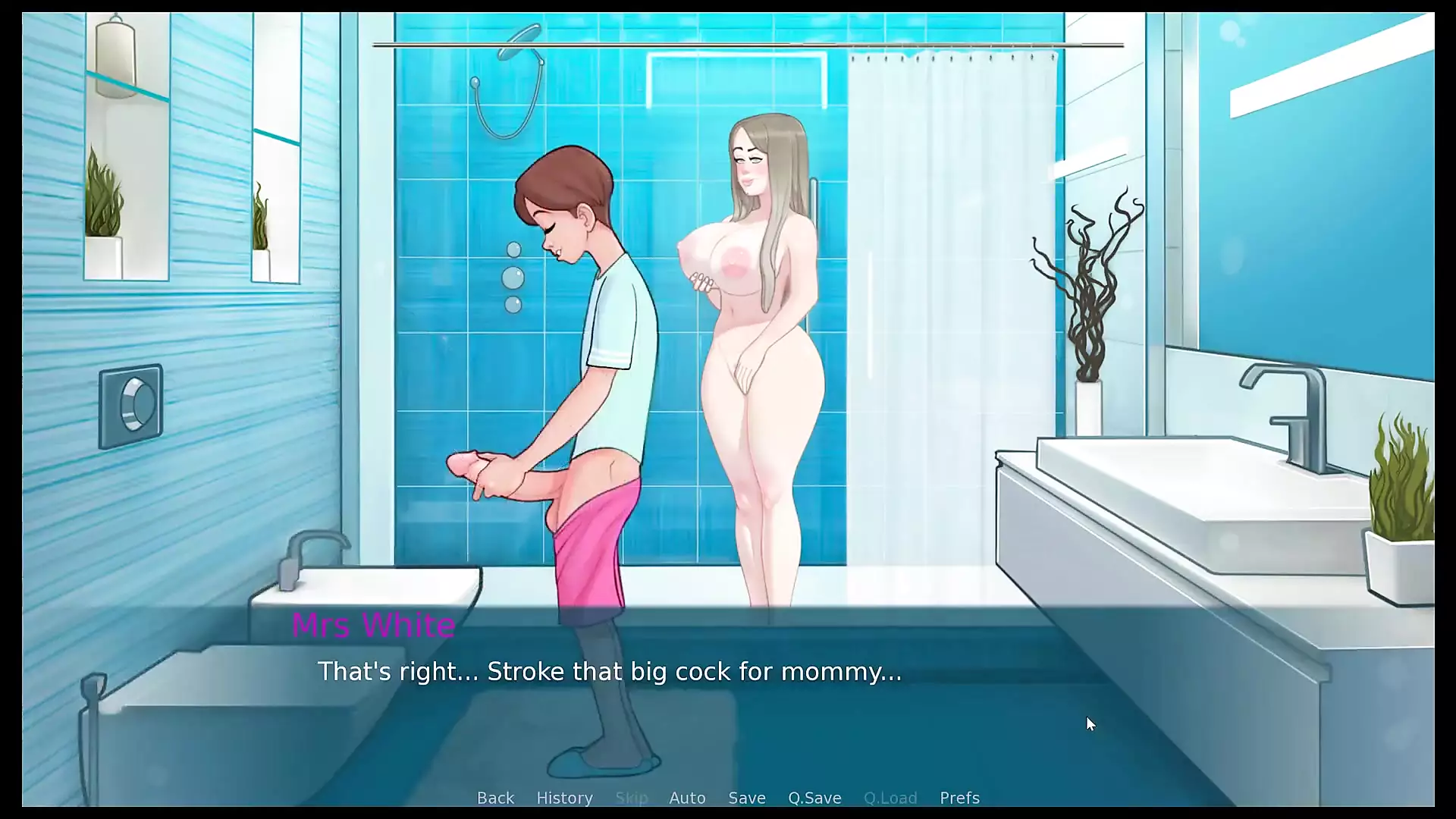
Task: Open the Save screen
Action: coord(747,798)
